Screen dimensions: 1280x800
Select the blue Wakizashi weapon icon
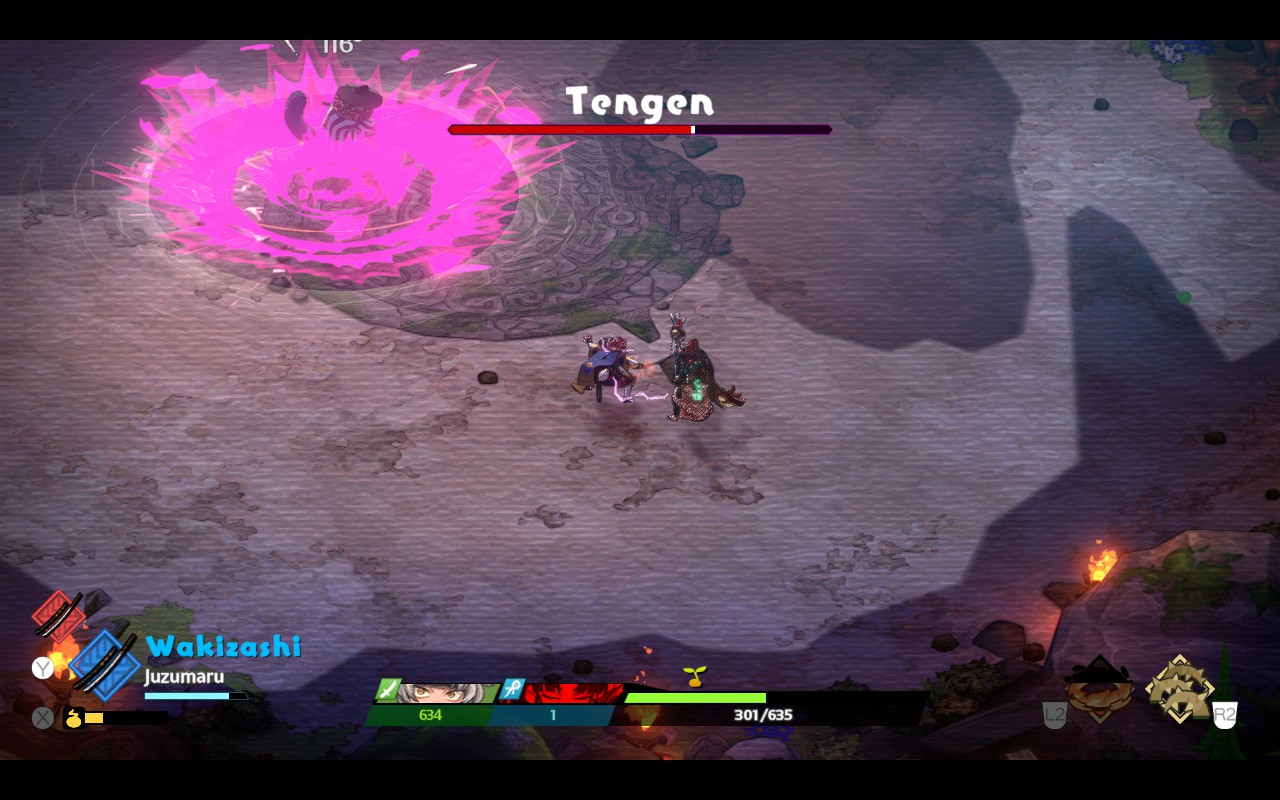106,664
